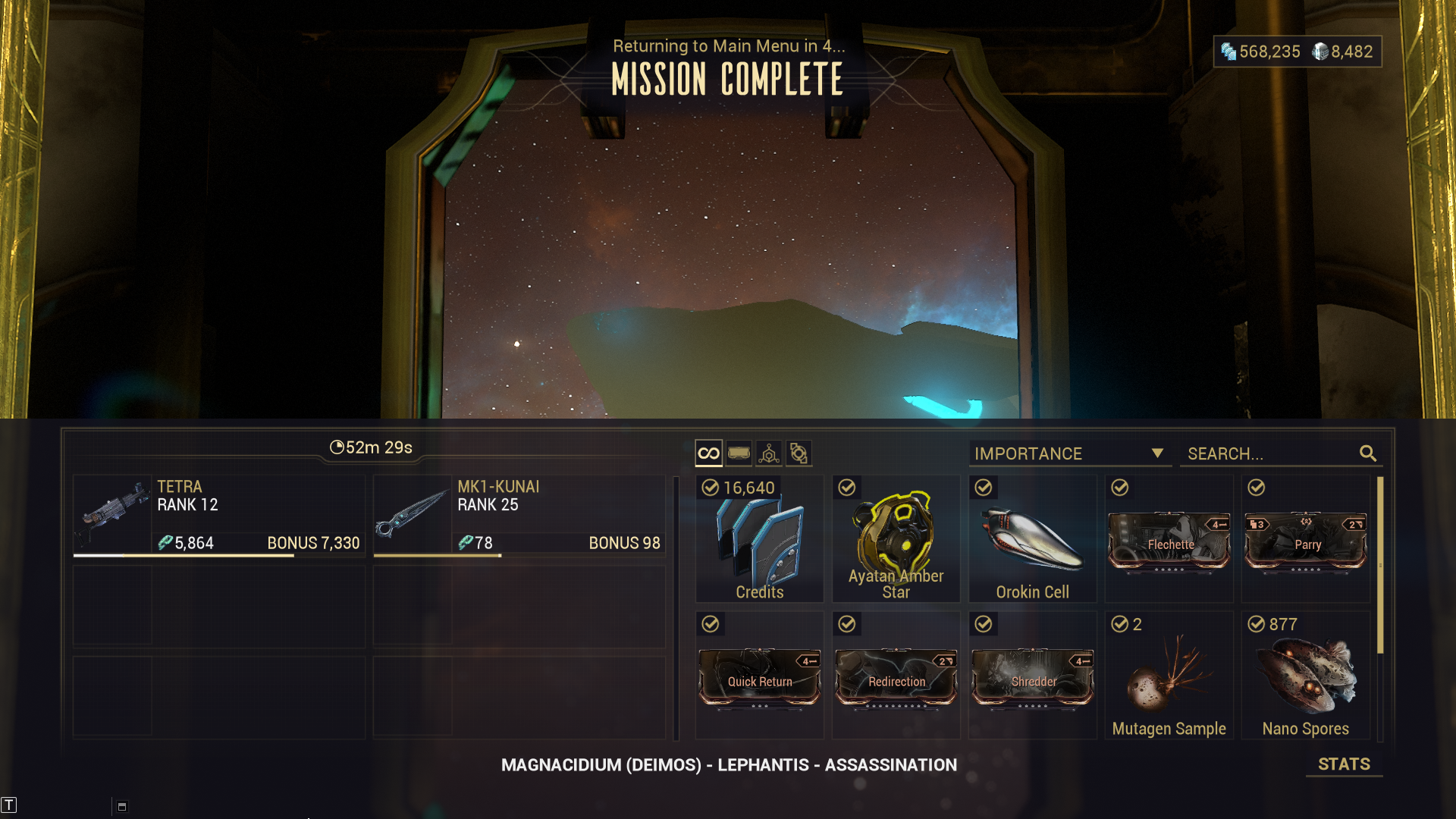Select the Ayatan Amber Star reward
This screenshot has width=1456, height=819.
896,539
